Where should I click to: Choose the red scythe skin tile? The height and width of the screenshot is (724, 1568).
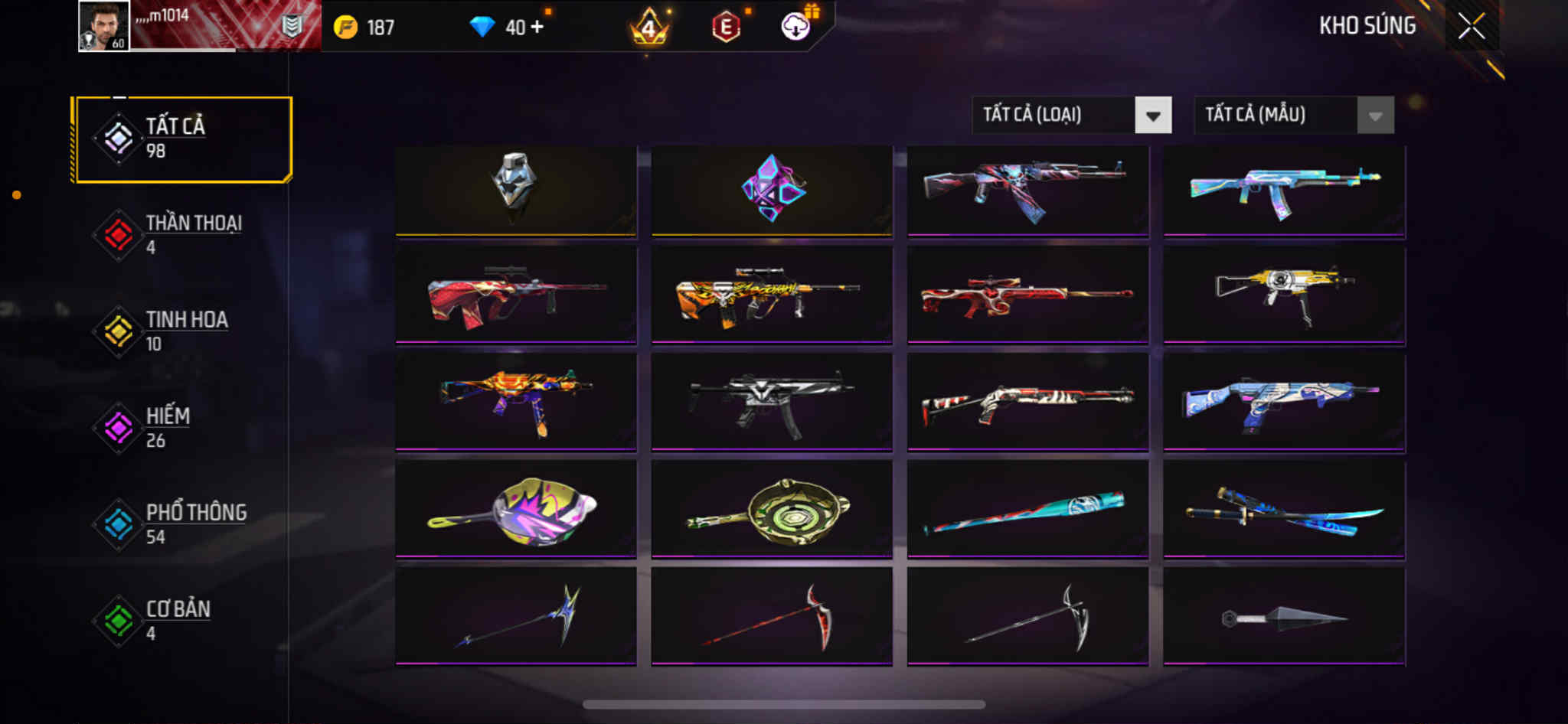pos(772,616)
